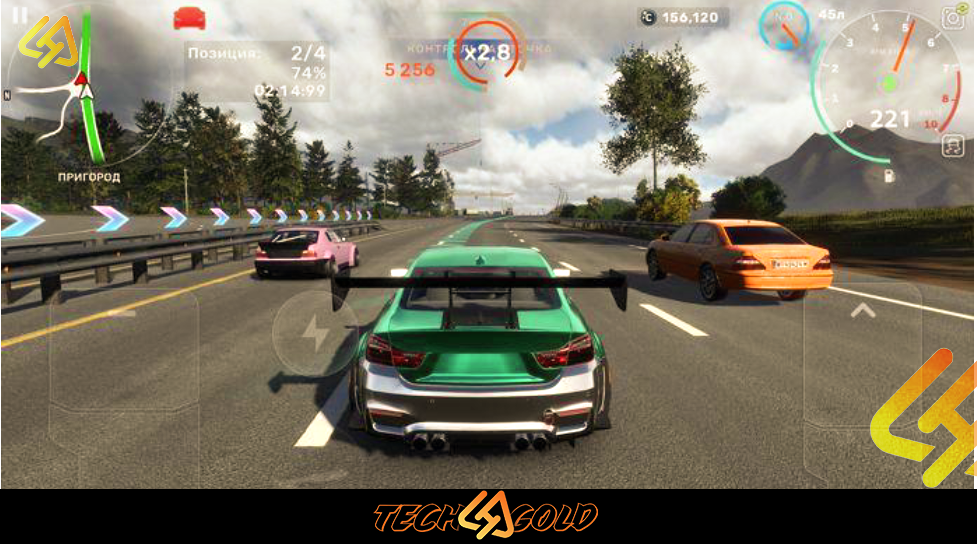Viewport: 977px width, 544px height.
Task: Switch camera view using the camera icon
Action: (954, 17)
